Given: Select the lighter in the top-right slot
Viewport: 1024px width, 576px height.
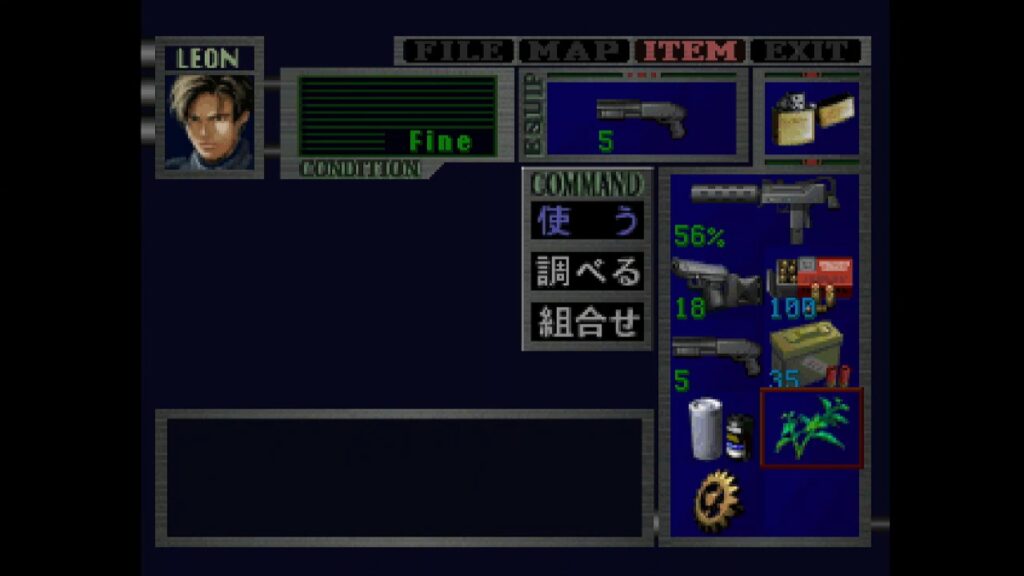Looking at the screenshot, I should point(810,120).
